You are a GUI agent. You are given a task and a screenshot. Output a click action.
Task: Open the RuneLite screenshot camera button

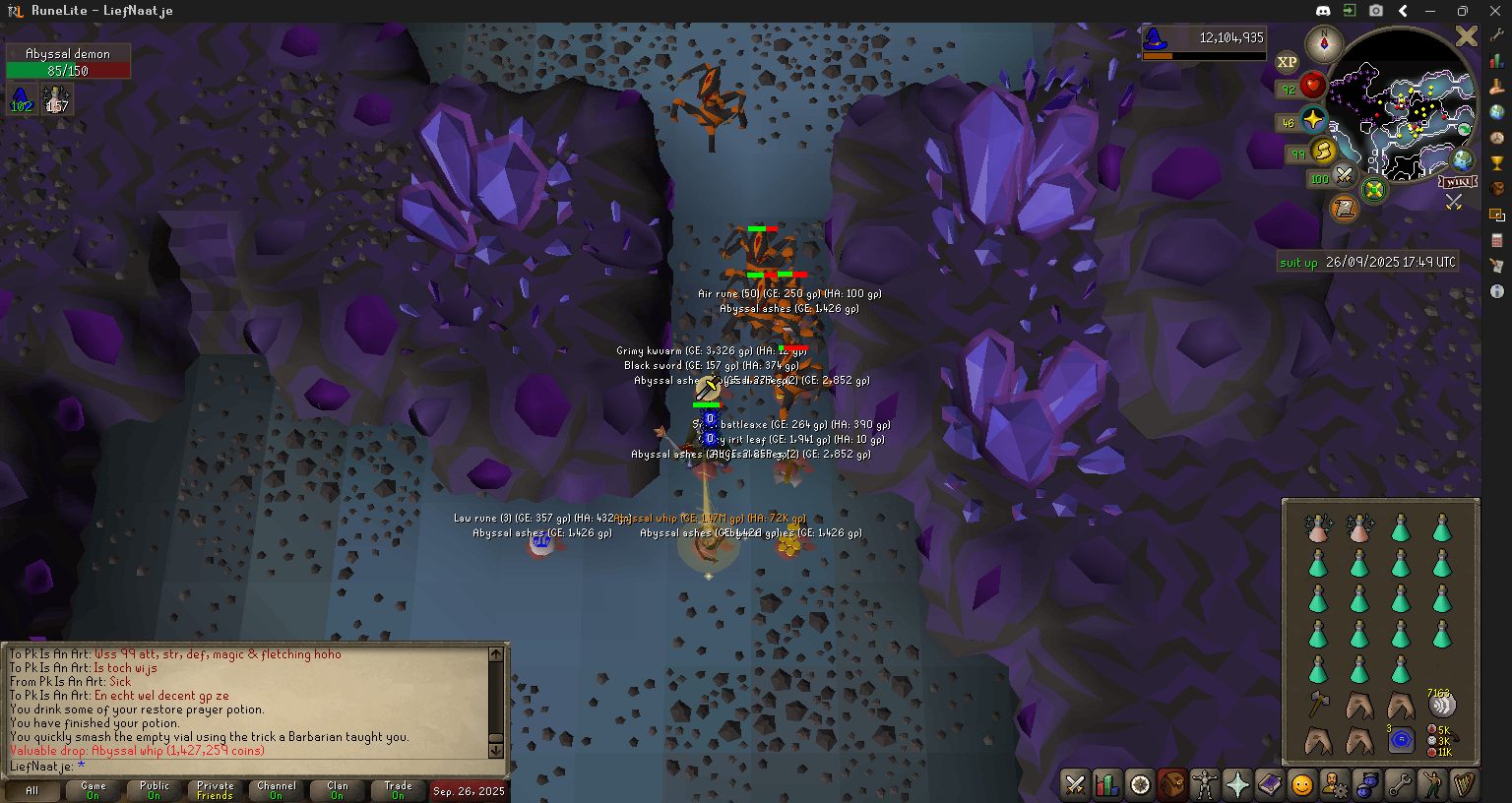click(x=1376, y=11)
